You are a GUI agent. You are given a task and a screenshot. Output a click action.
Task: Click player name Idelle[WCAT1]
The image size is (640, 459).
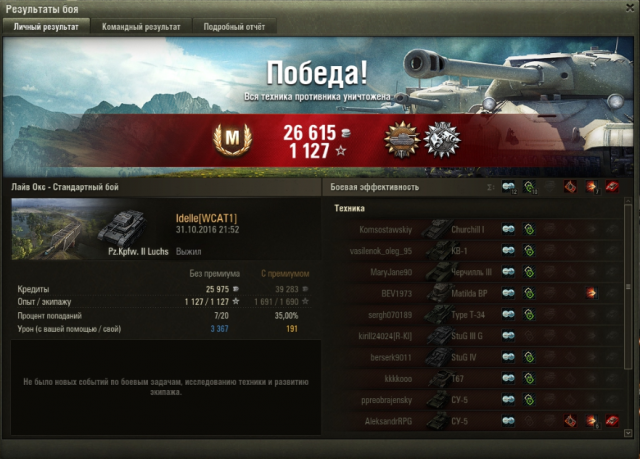205,218
